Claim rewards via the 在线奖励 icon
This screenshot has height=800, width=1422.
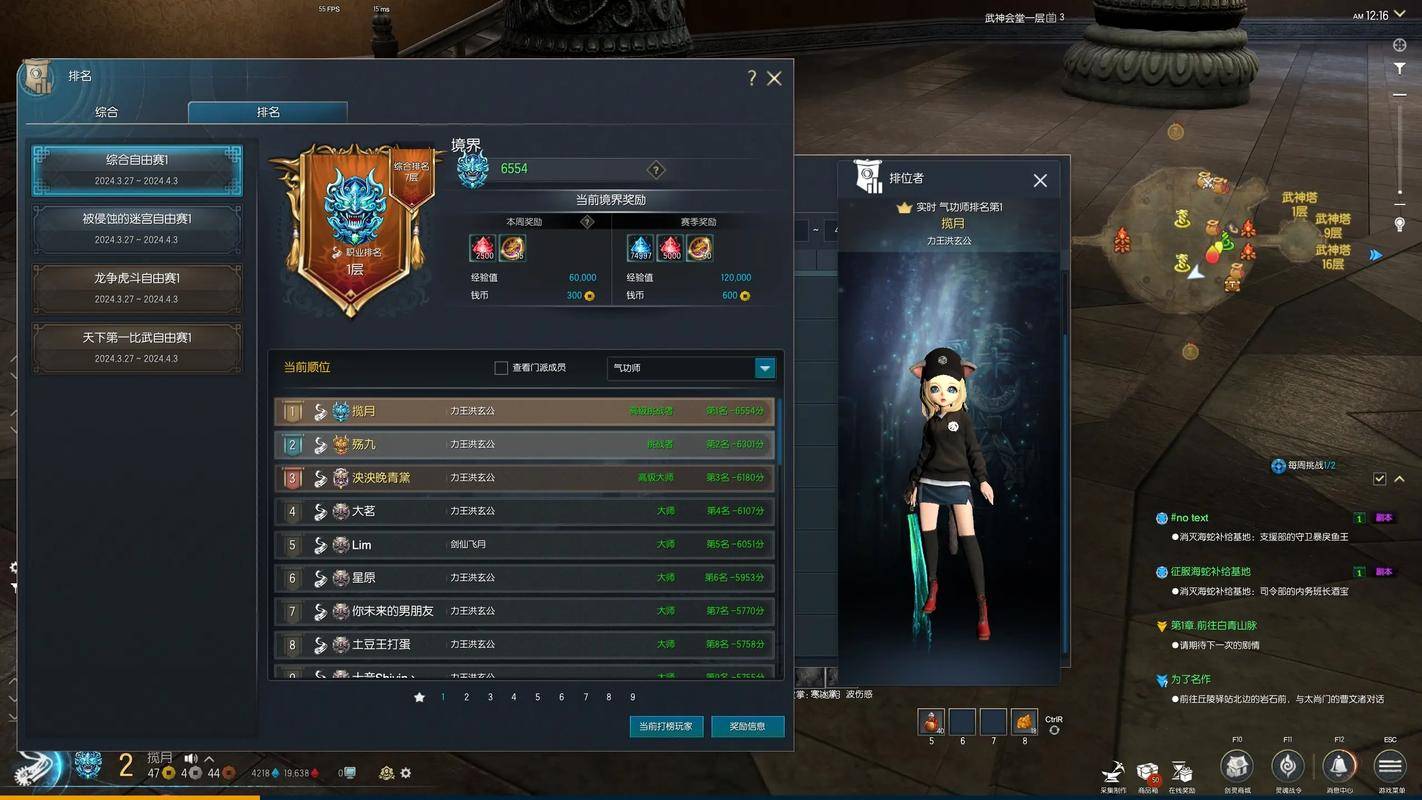(1182, 772)
